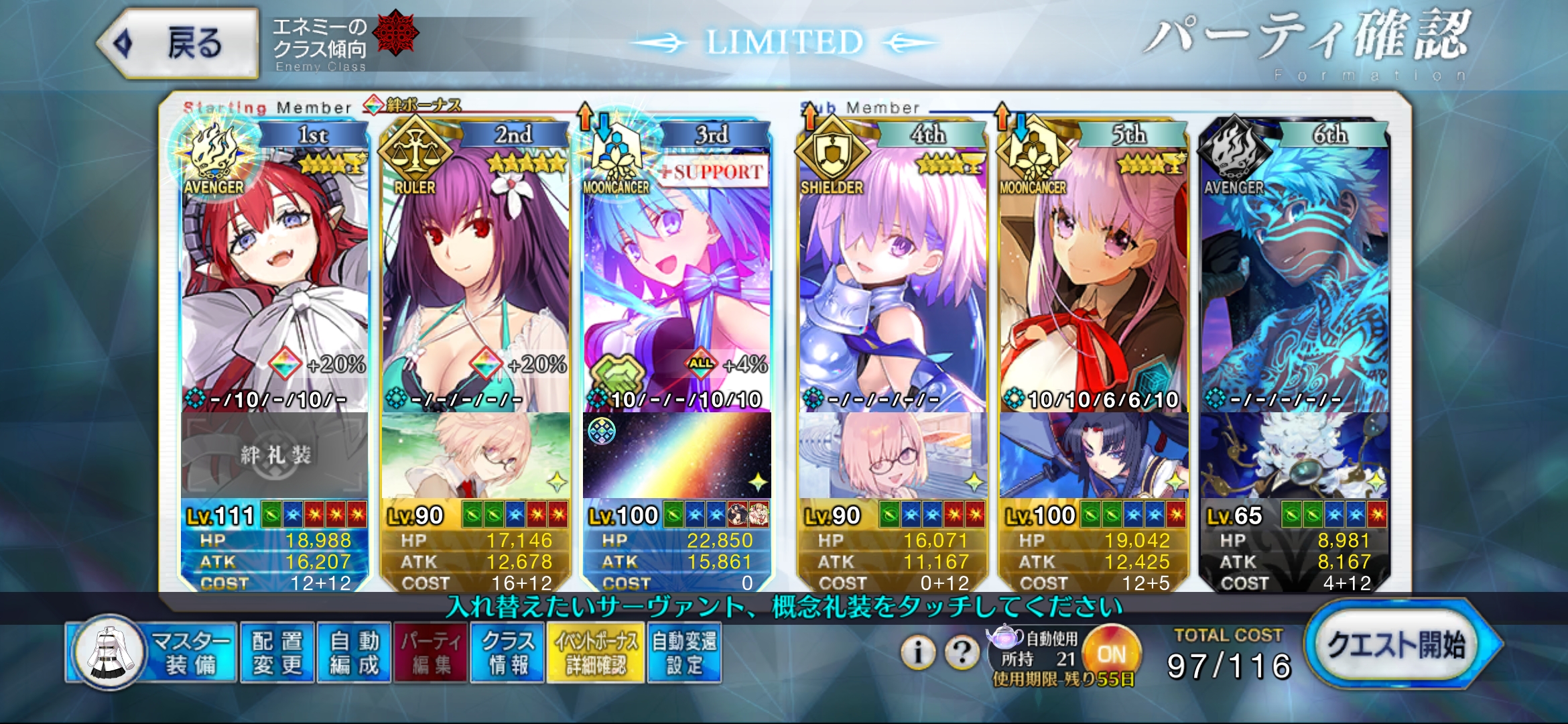Screen dimensions: 1568x724
Task: Go back with the 戻る button
Action: (x=179, y=44)
